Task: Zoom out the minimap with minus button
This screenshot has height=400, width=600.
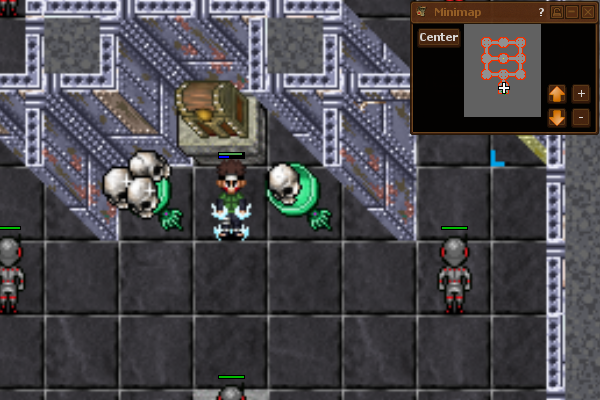Action: (x=582, y=117)
